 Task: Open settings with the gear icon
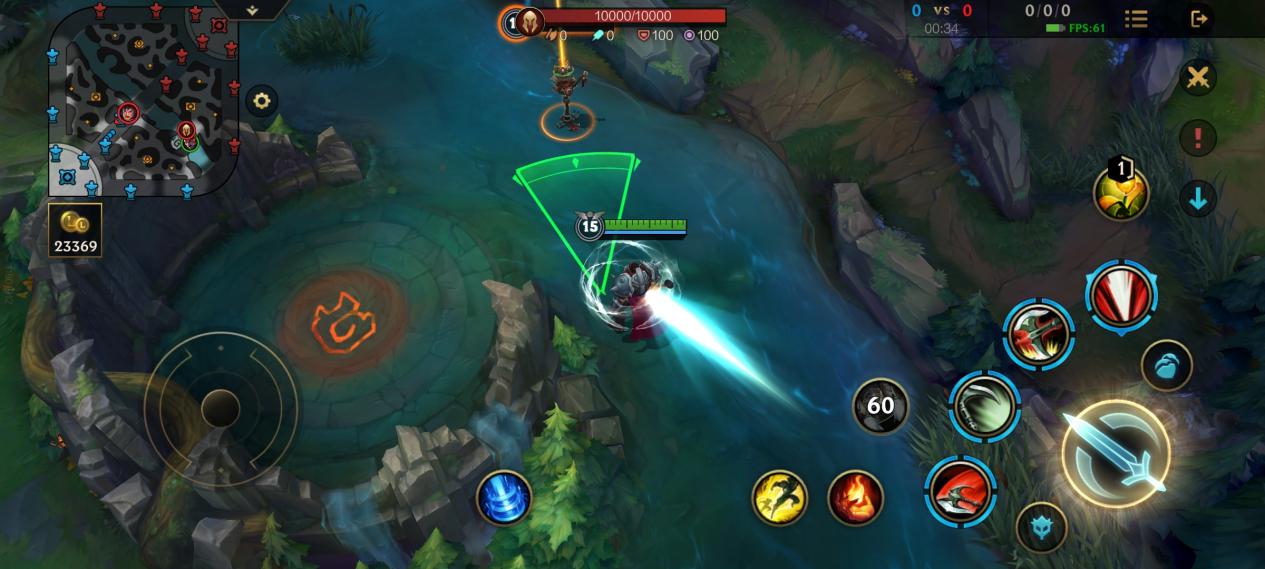click(262, 101)
